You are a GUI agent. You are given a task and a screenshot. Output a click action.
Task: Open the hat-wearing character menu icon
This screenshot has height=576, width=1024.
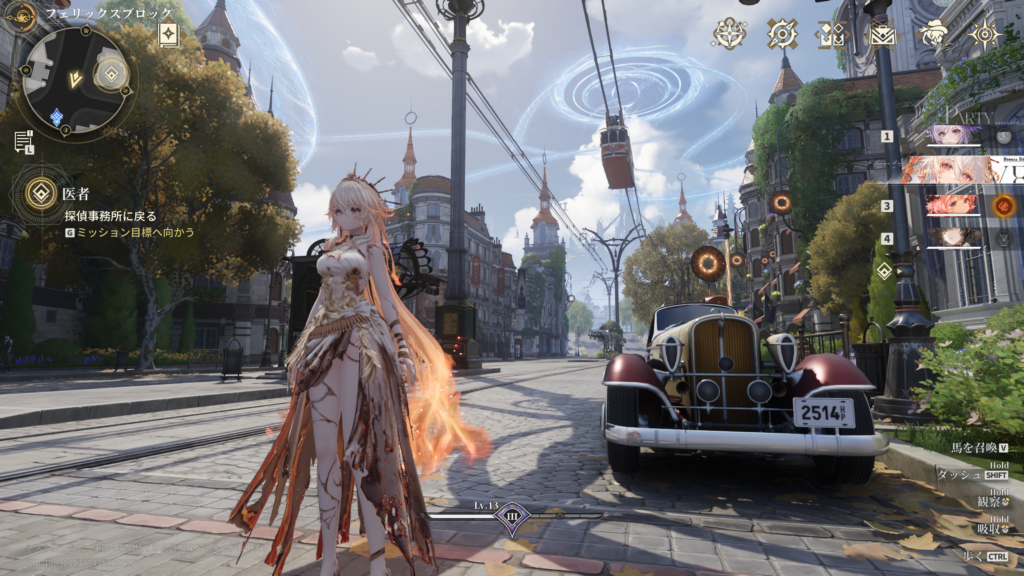point(934,35)
